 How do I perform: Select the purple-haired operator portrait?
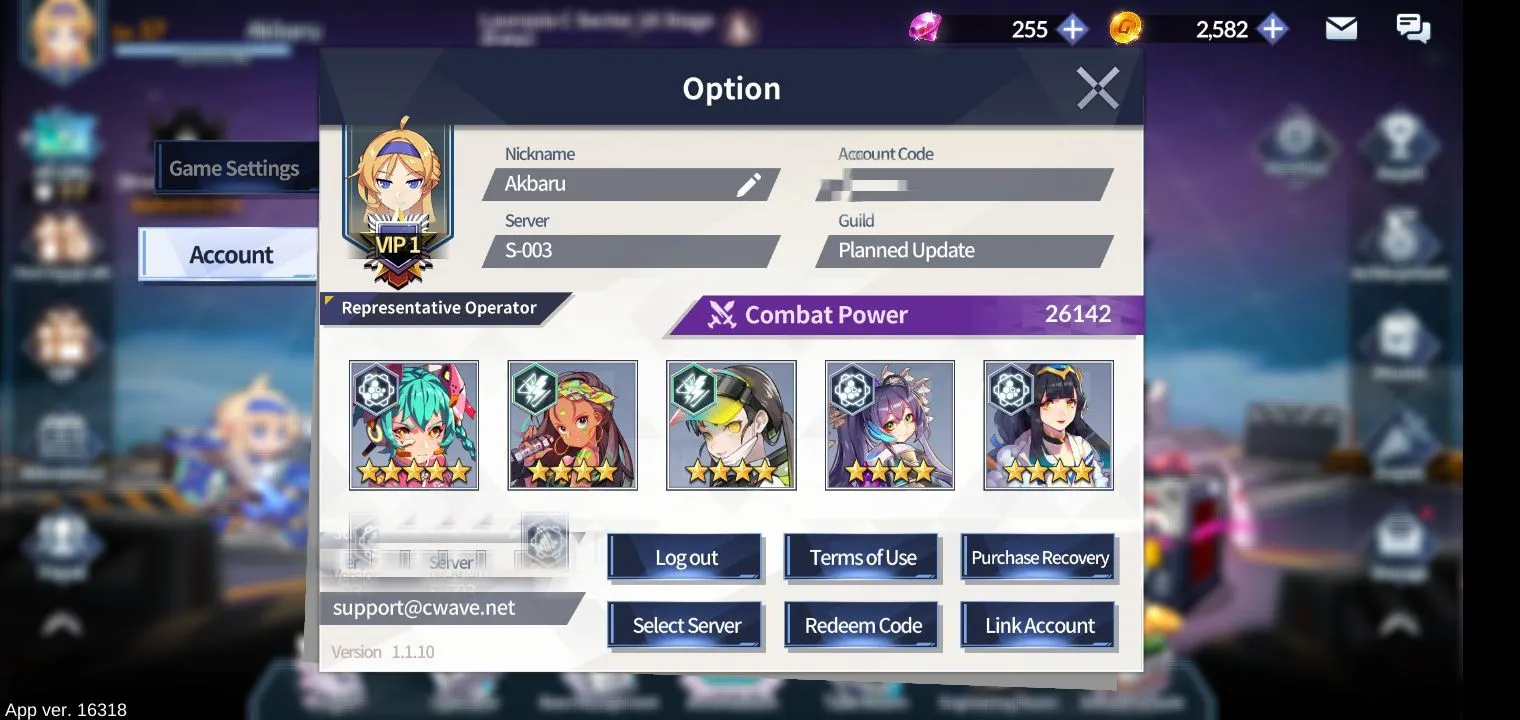point(890,425)
